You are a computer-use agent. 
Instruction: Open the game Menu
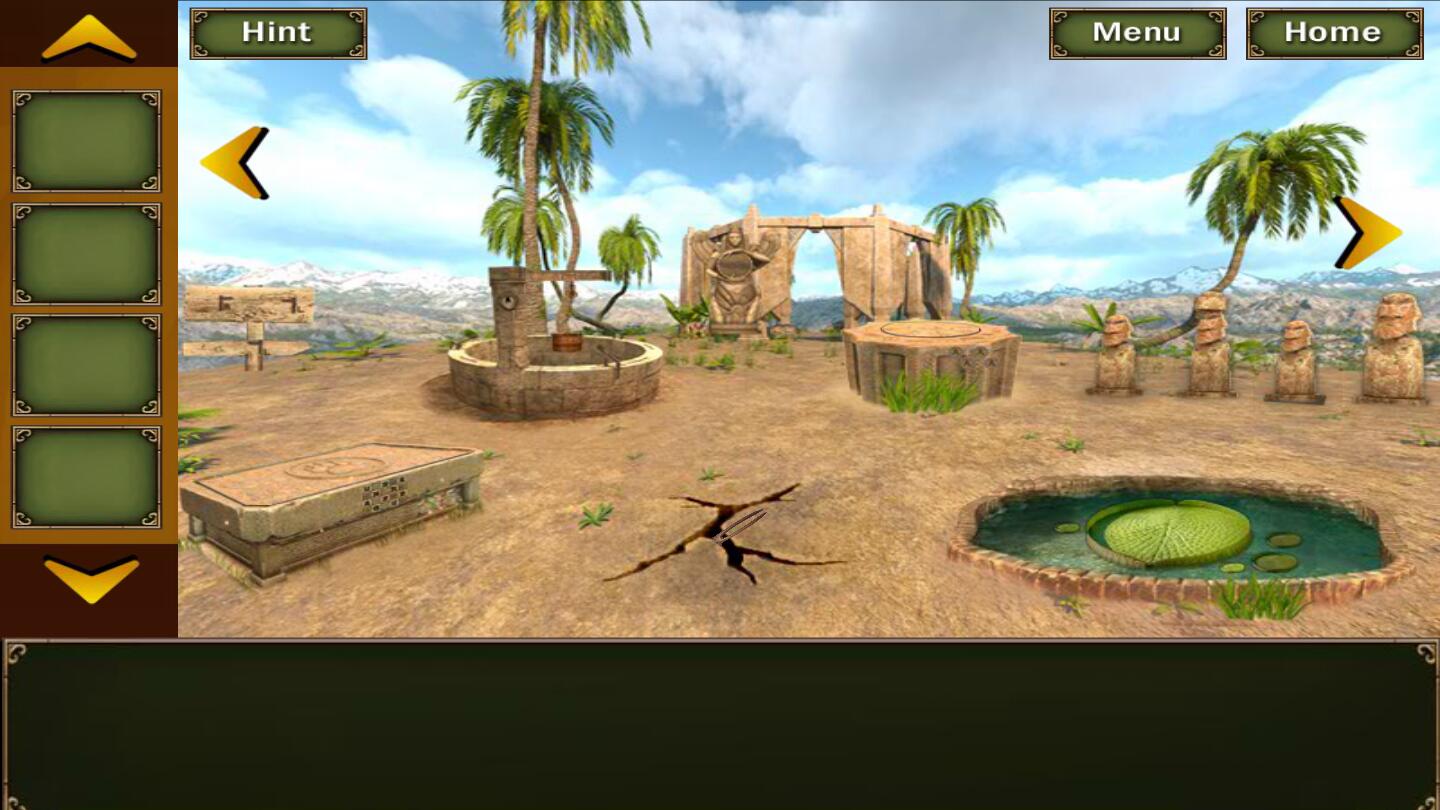[1137, 31]
